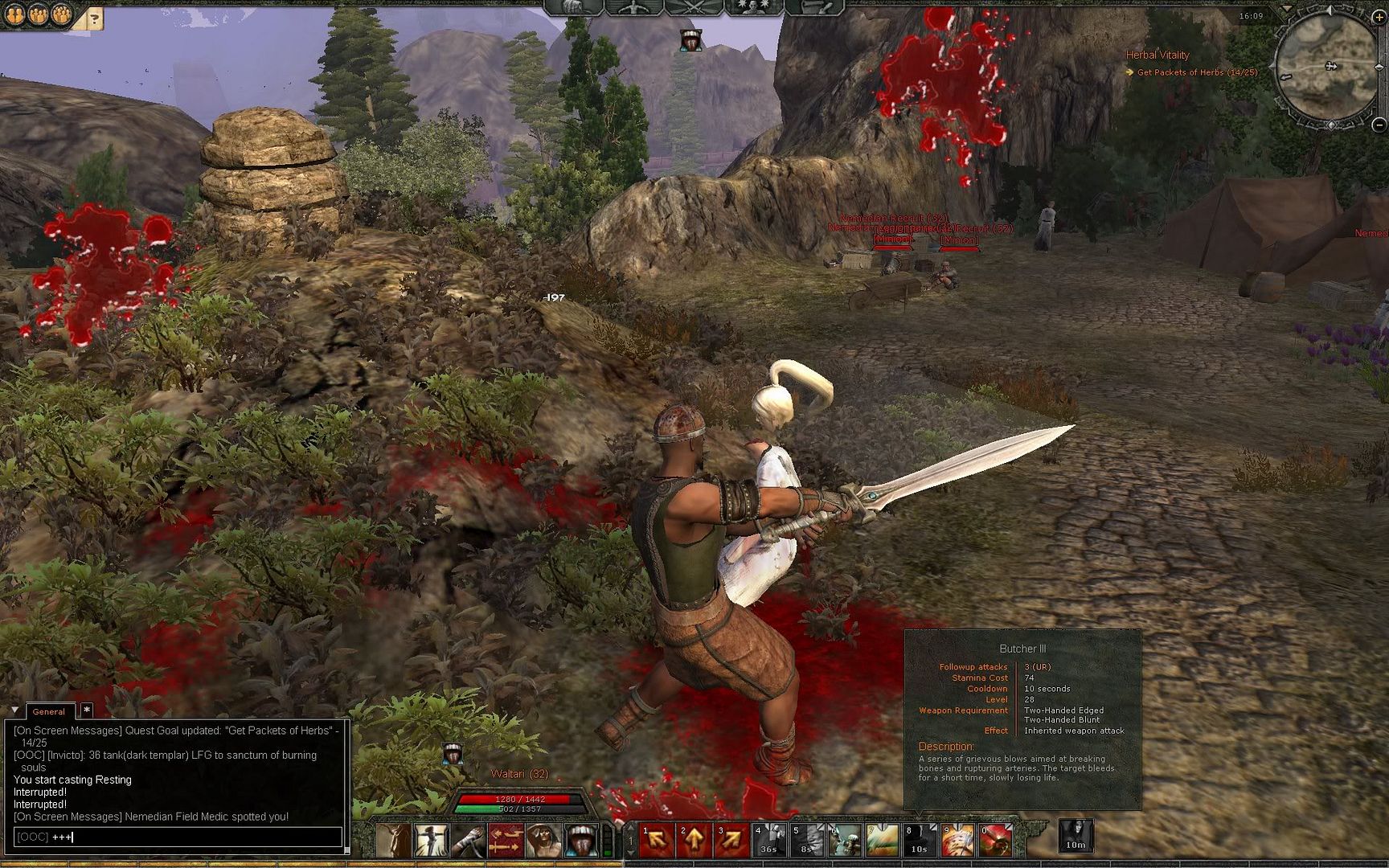
Task: Use the bandaged hand ability icon
Action: click(x=469, y=841)
